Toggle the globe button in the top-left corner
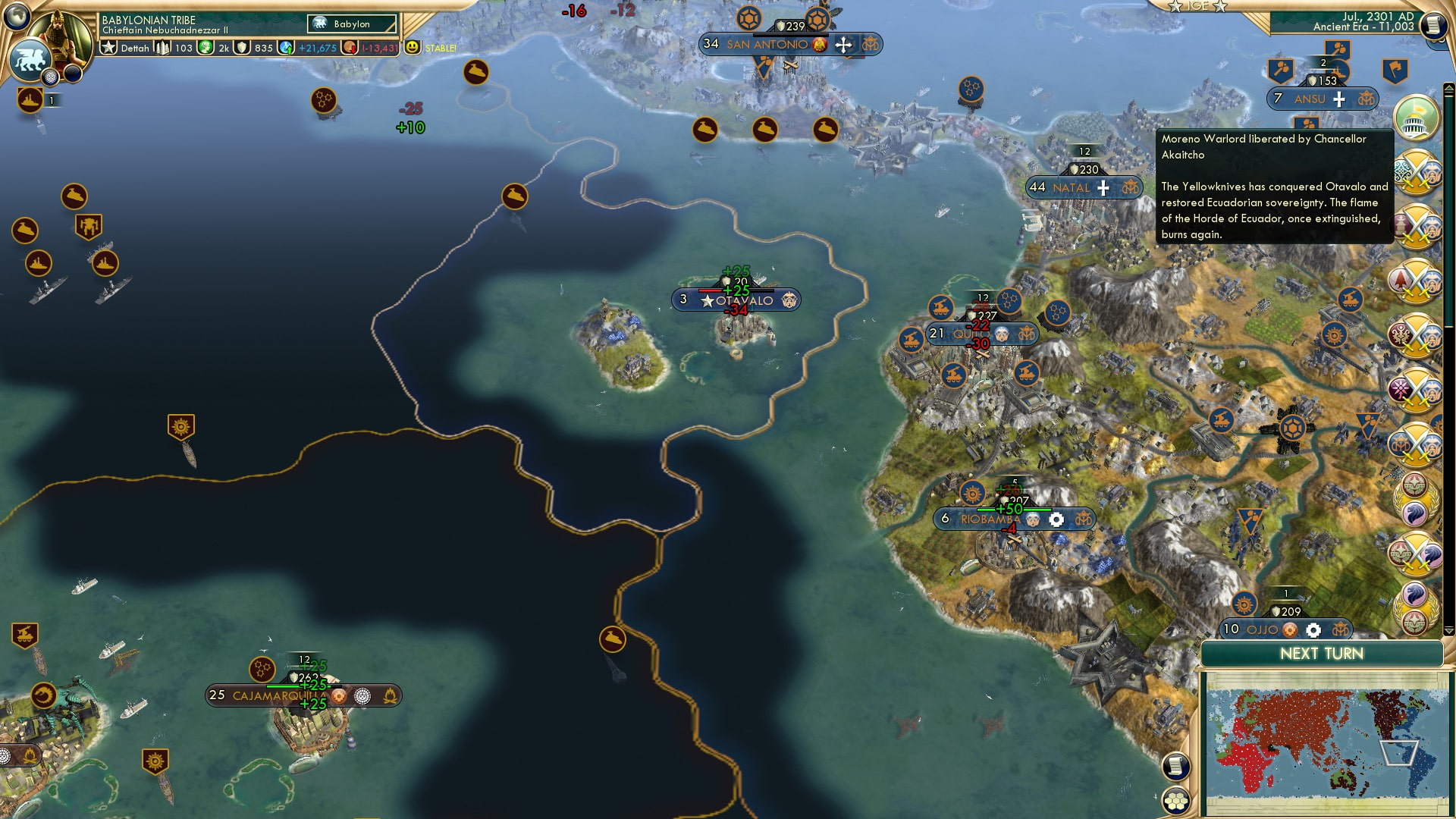This screenshot has height=819, width=1456. (15, 16)
